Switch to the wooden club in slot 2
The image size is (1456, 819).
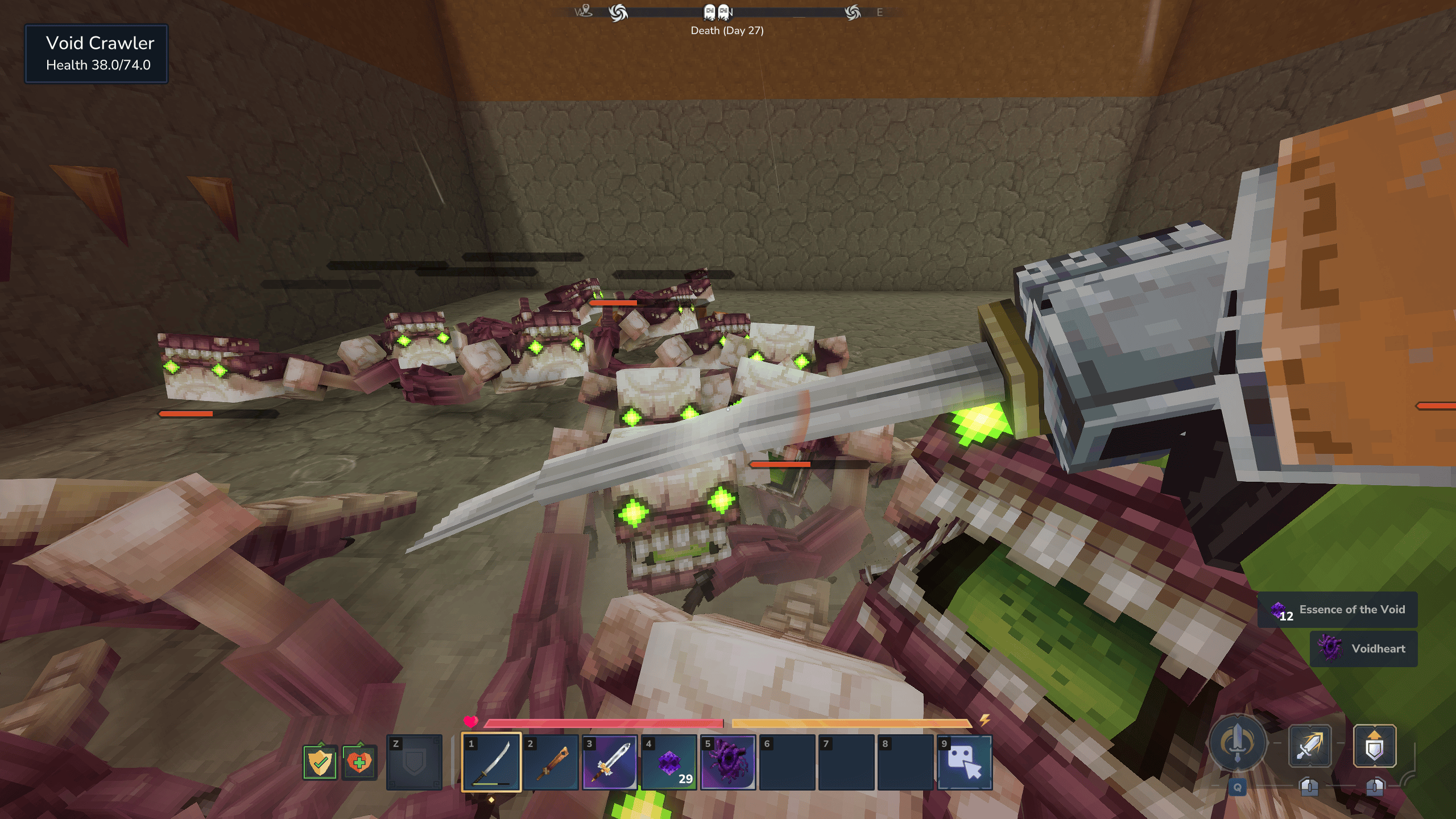[x=551, y=762]
